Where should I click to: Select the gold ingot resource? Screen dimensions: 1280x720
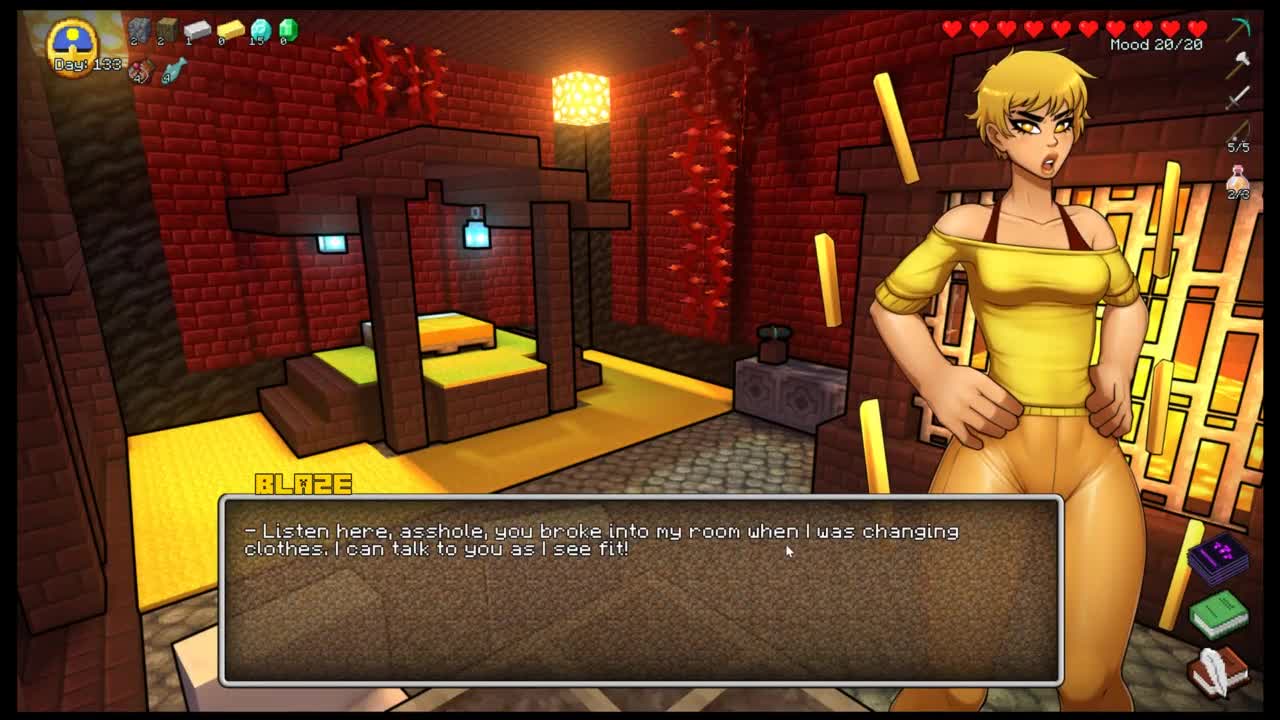tap(230, 30)
